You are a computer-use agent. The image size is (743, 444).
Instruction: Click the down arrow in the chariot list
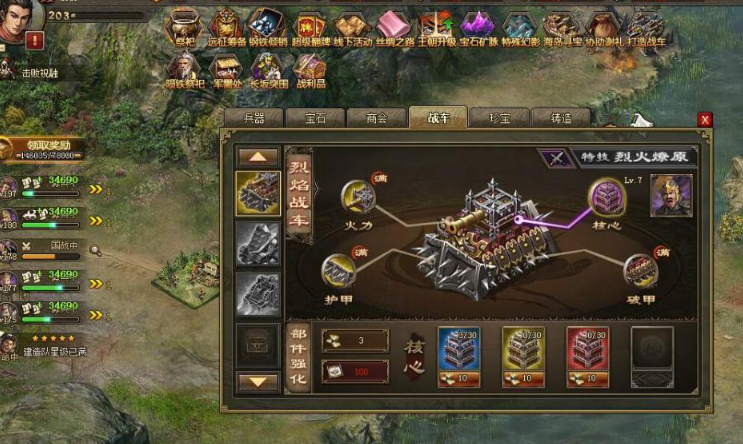258,381
